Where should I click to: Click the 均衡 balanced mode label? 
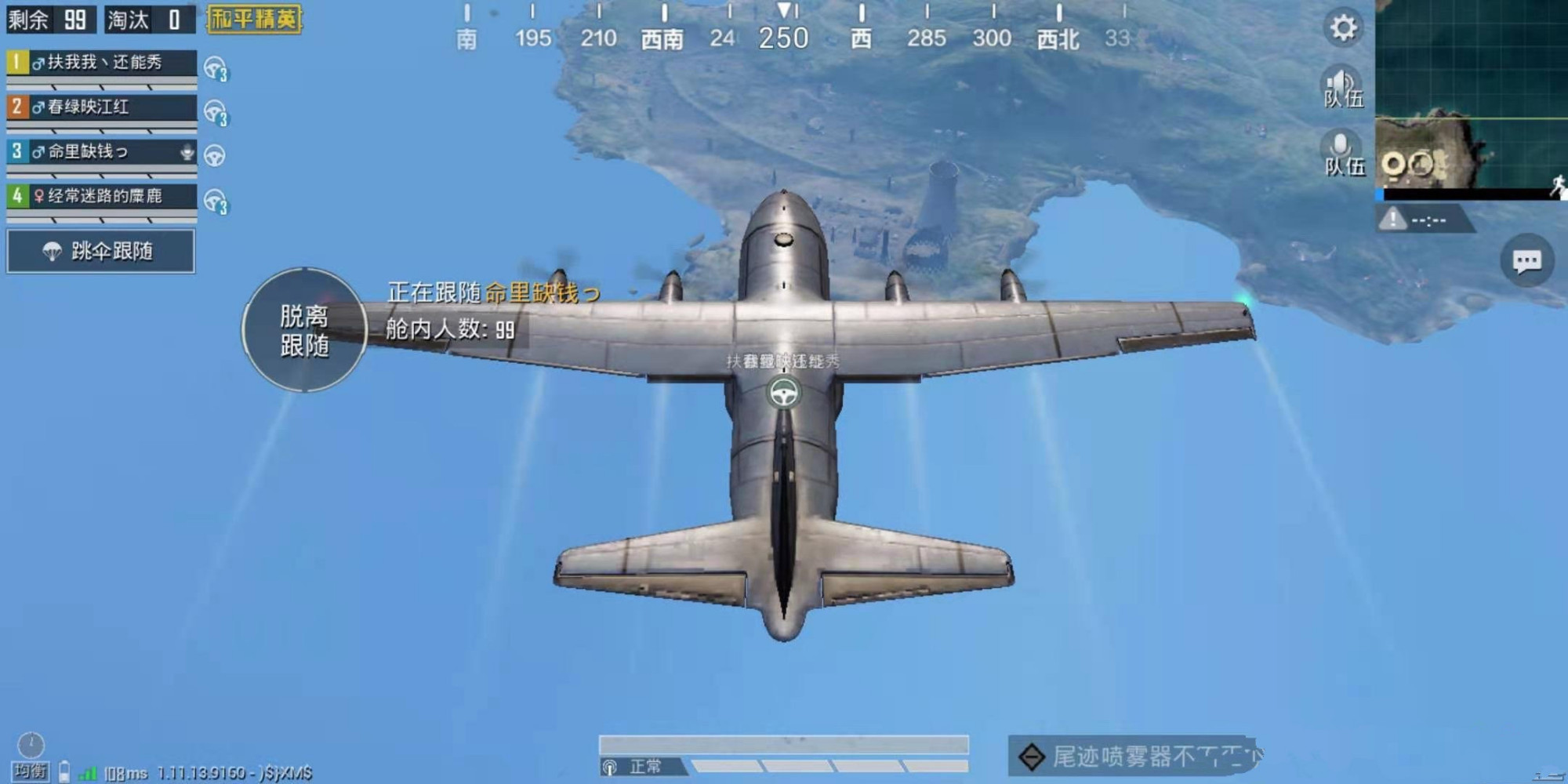click(31, 771)
